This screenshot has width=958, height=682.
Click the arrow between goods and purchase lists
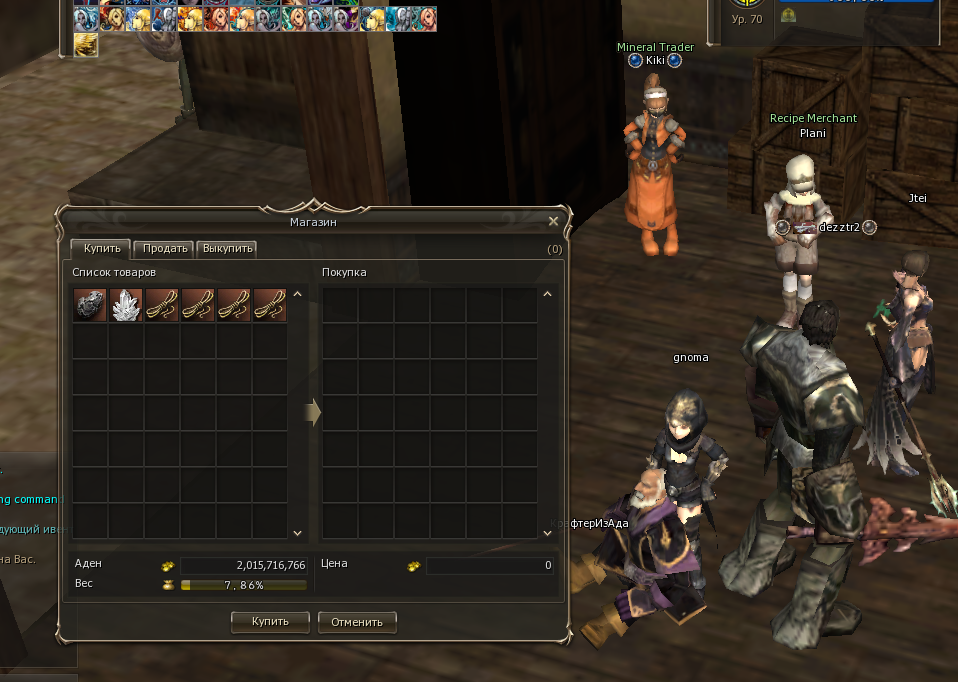[x=312, y=413]
